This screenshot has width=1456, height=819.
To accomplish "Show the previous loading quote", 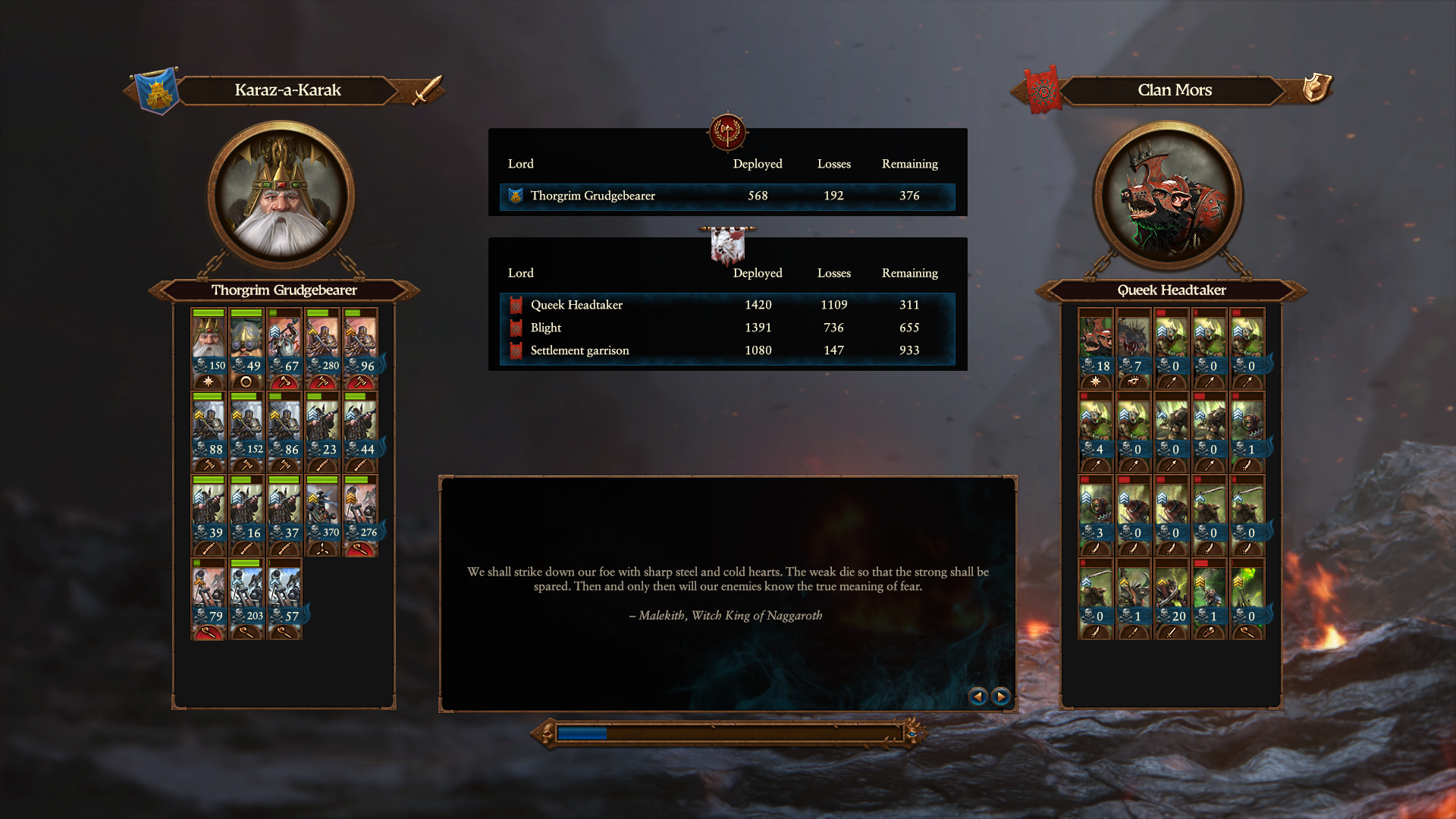I will [x=977, y=696].
